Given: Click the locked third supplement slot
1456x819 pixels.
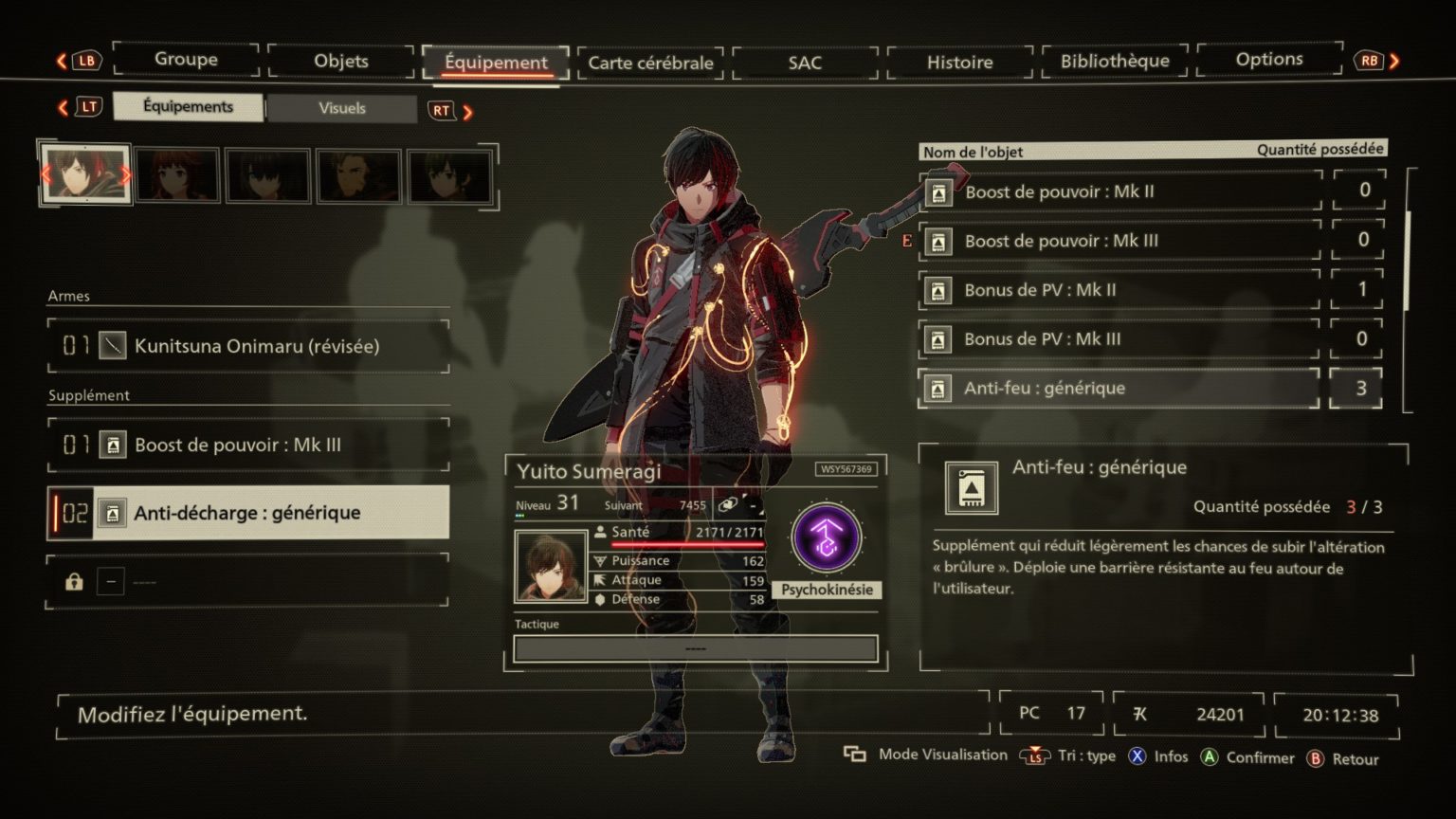Looking at the screenshot, I should coord(248,581).
